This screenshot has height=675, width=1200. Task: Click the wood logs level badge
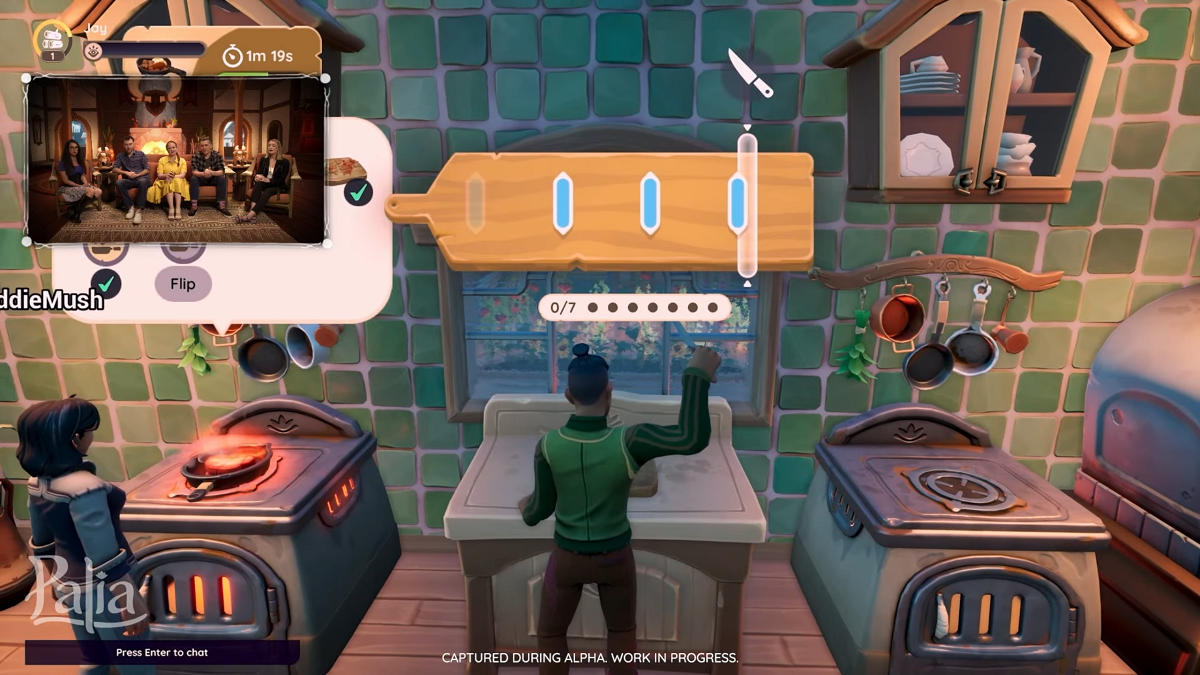tap(51, 42)
